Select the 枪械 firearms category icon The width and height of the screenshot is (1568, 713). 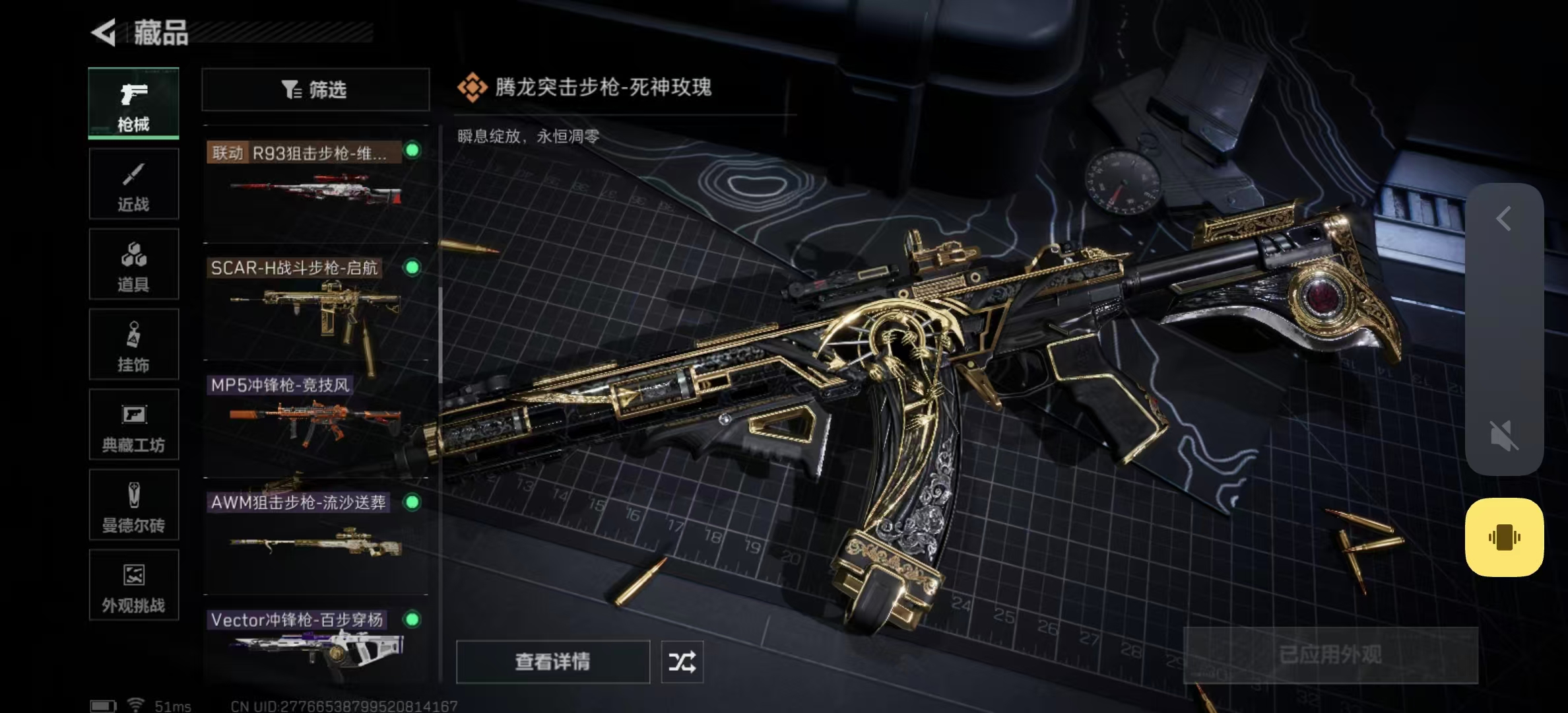(133, 102)
